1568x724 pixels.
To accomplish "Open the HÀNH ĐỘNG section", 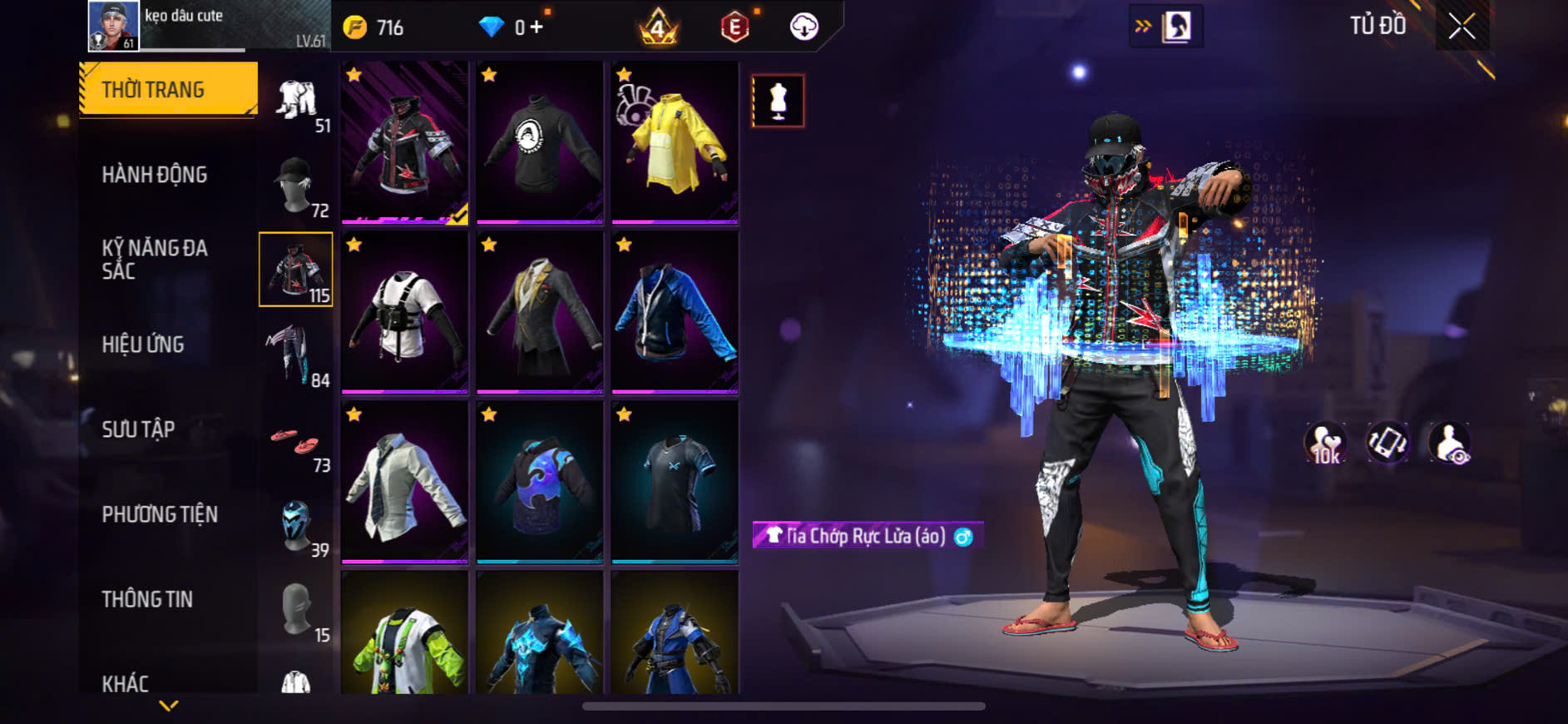I will pyautogui.click(x=155, y=175).
